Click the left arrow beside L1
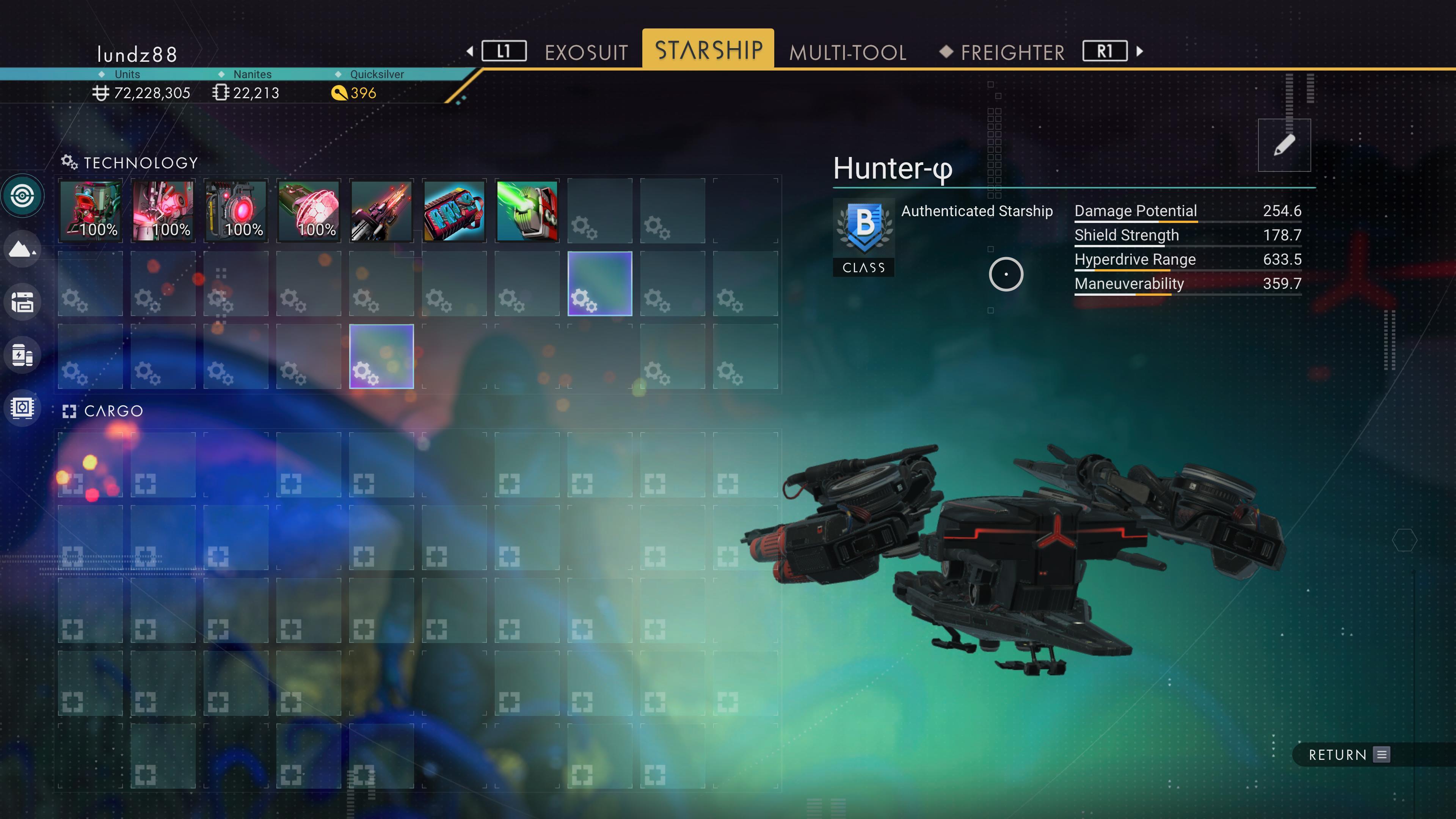This screenshot has width=1456, height=819. (470, 52)
